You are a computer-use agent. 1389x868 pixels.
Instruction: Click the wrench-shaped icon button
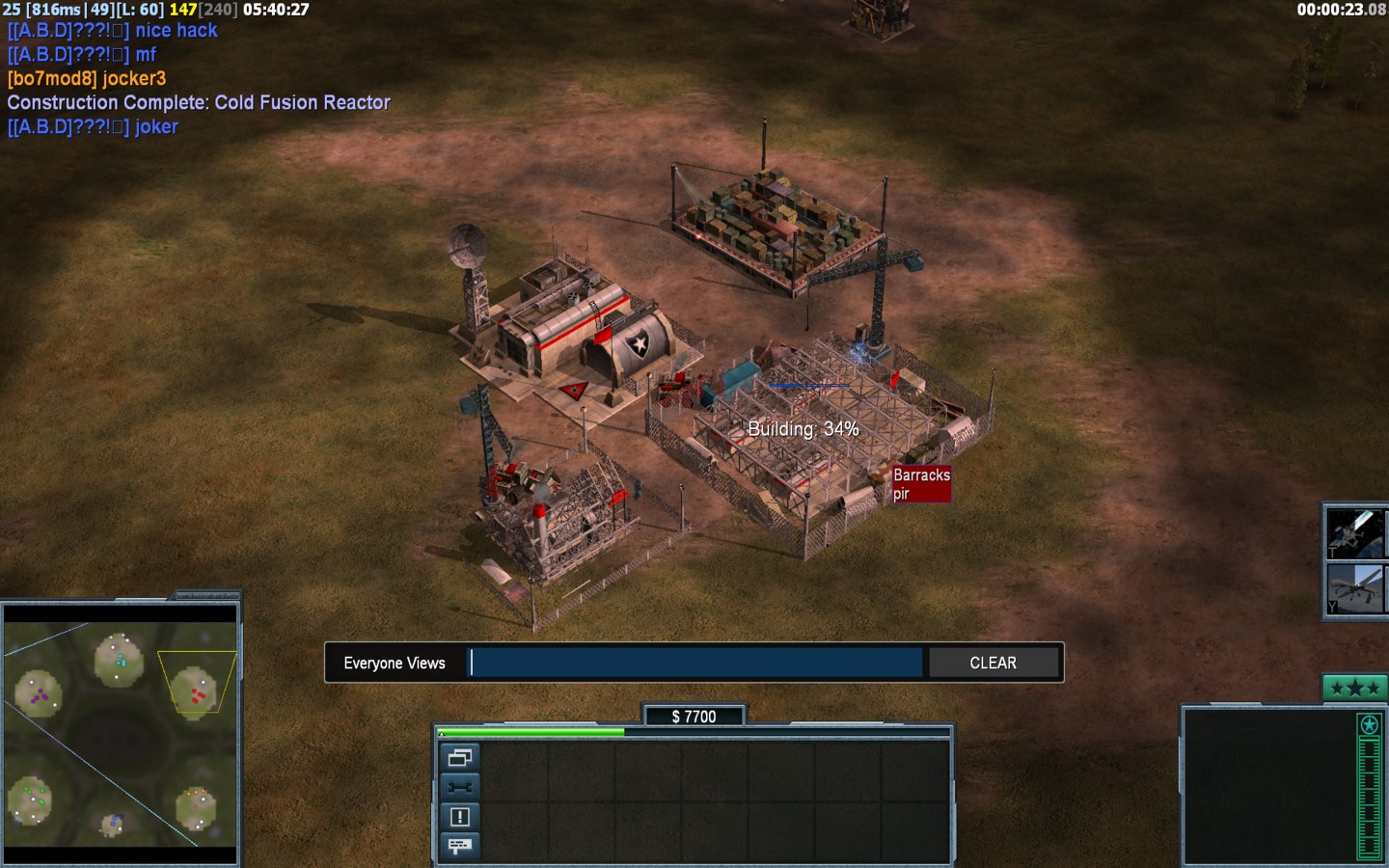pyautogui.click(x=459, y=787)
